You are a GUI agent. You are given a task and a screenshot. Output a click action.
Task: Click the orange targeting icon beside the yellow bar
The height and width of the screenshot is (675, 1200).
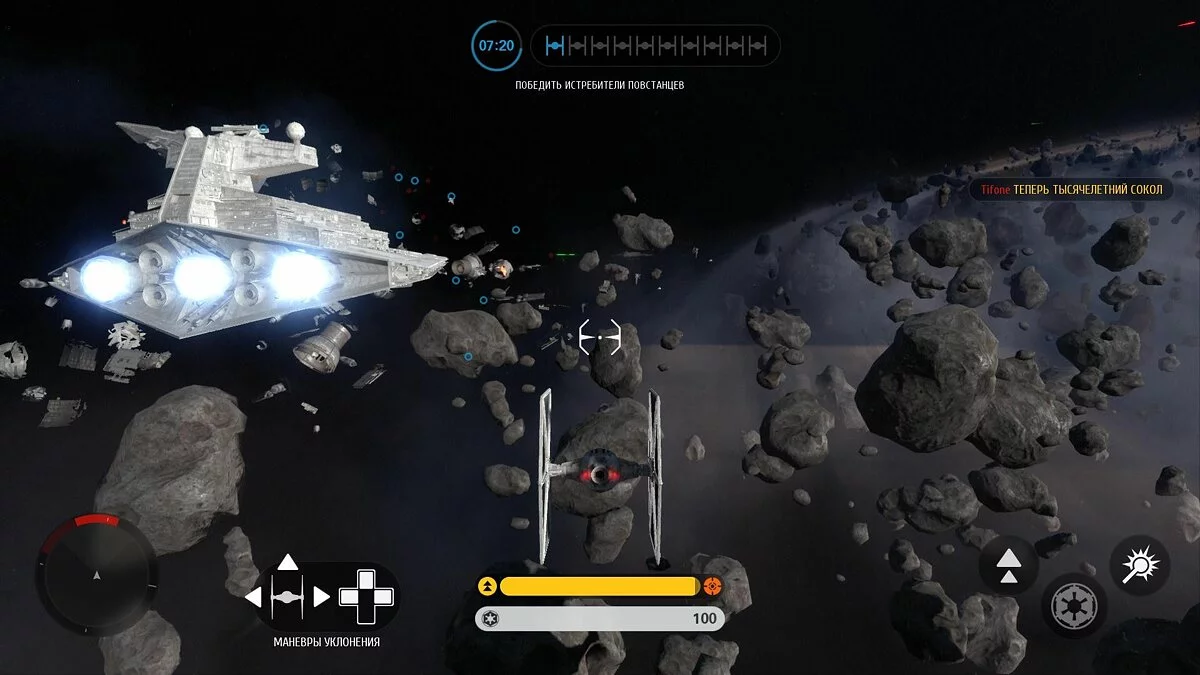(x=712, y=586)
